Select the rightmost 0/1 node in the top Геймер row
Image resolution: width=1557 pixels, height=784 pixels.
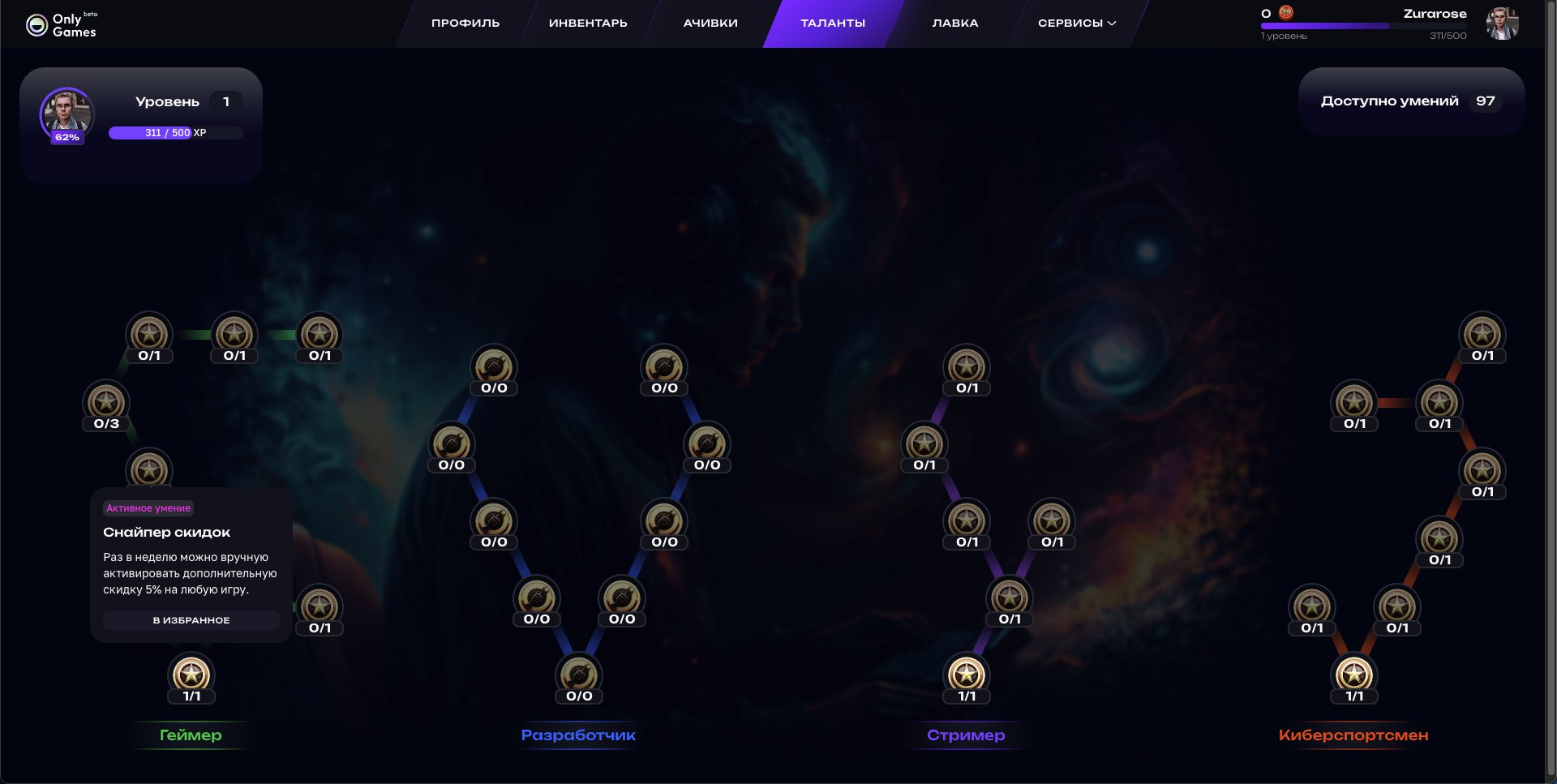[x=319, y=335]
